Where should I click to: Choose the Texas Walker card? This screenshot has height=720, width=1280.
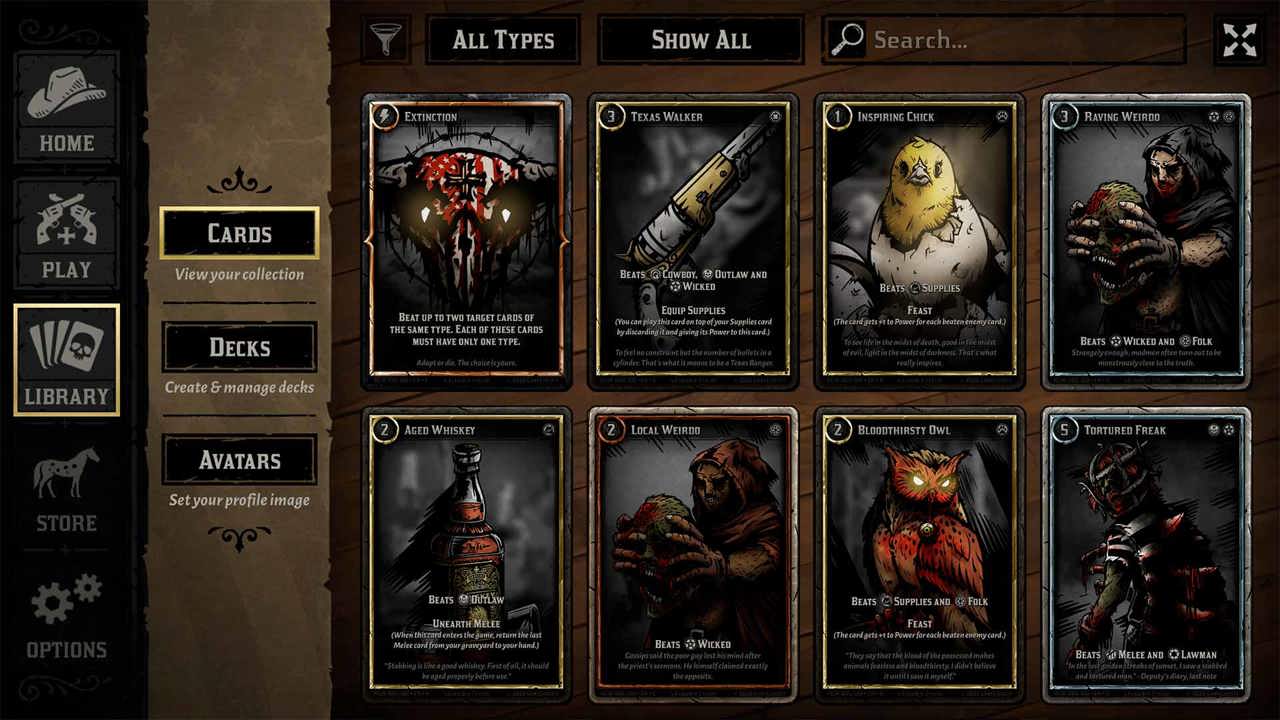693,241
